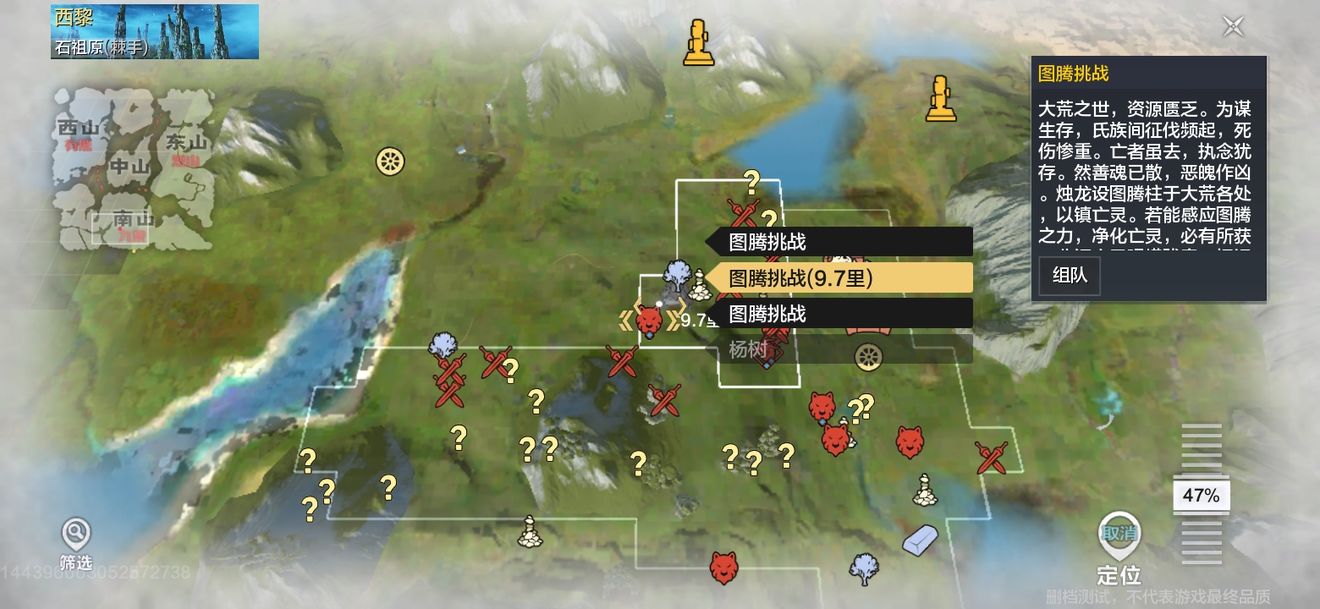Close the map with the top-right icon
This screenshot has width=1320, height=609.
point(1233,27)
